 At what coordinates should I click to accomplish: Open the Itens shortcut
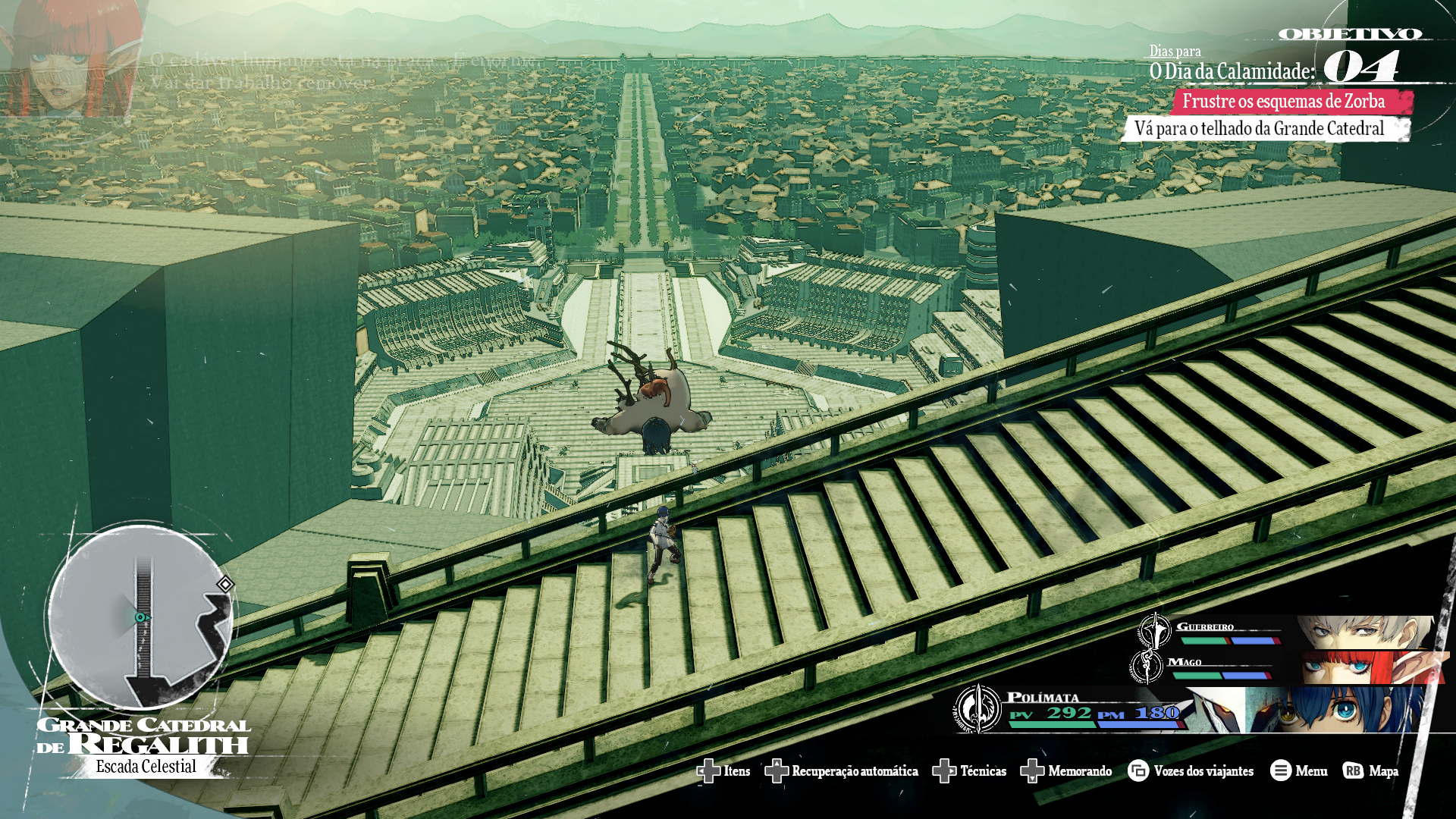click(x=723, y=770)
